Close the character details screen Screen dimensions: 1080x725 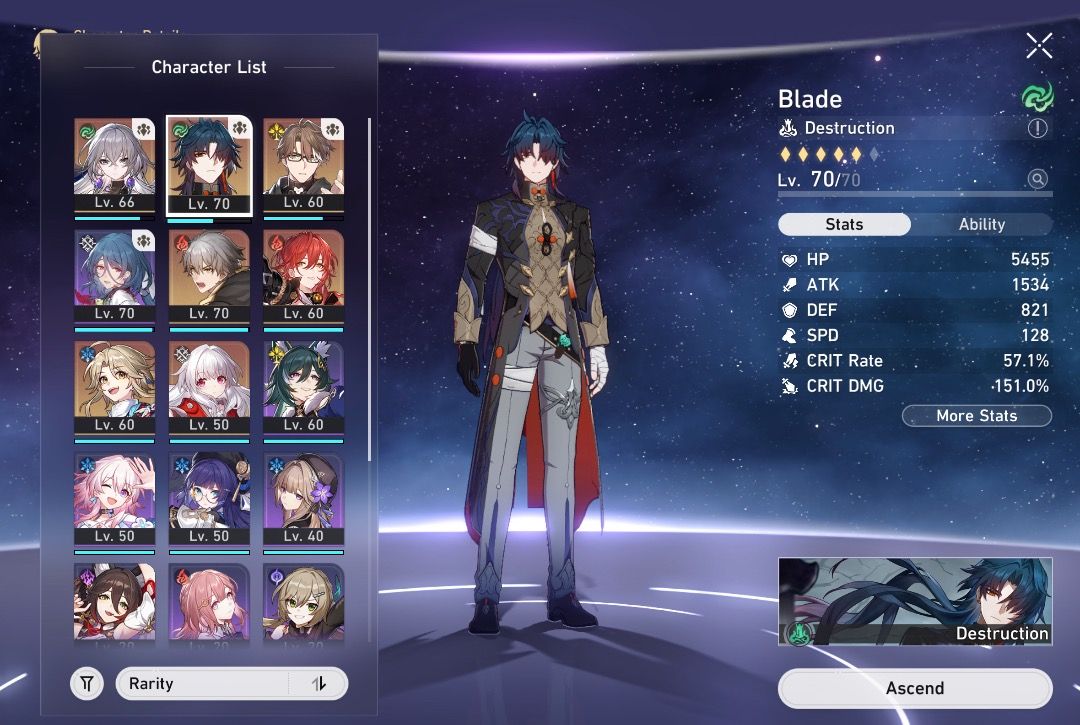point(1039,45)
